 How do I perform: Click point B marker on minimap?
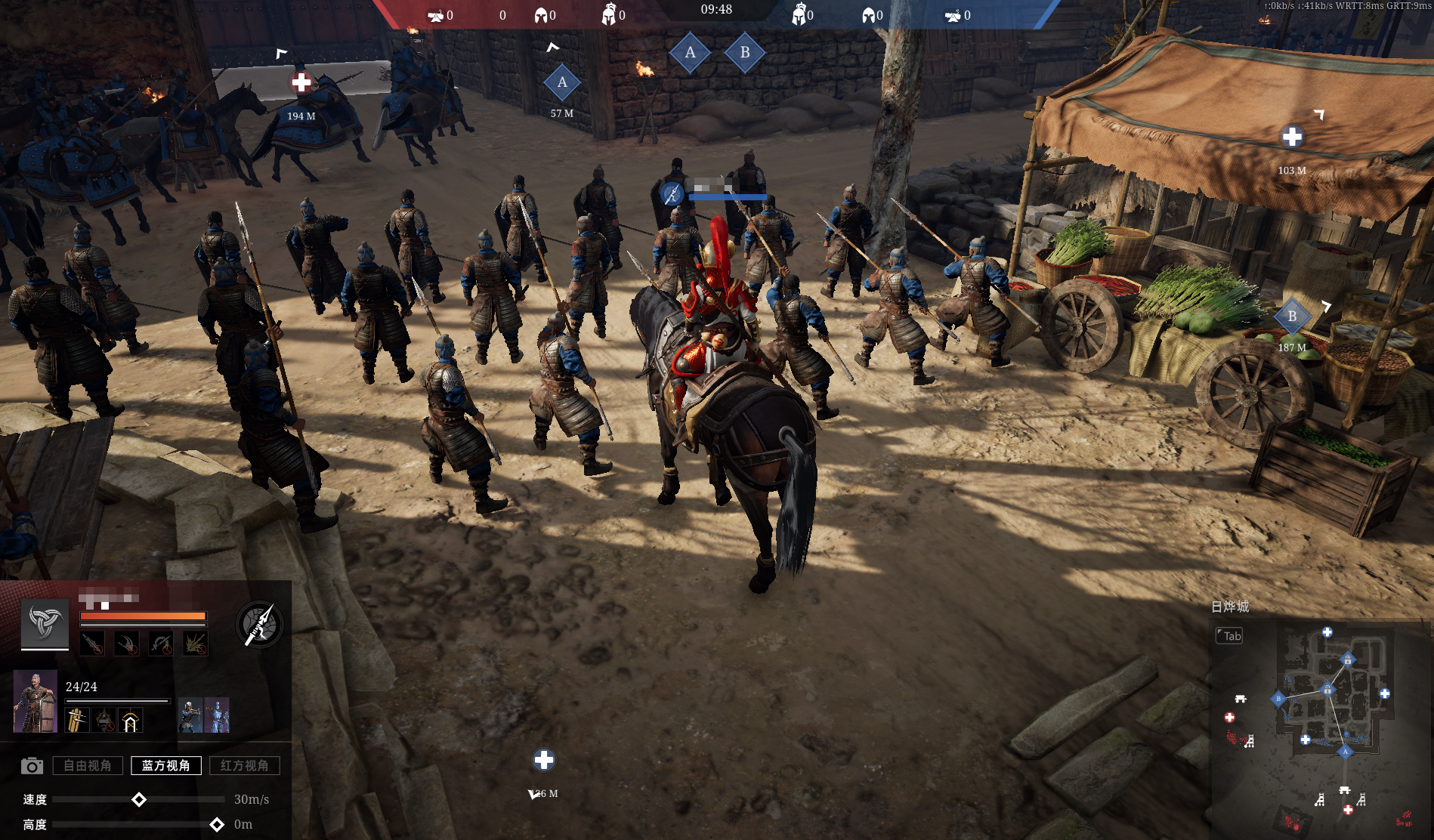click(x=1278, y=699)
